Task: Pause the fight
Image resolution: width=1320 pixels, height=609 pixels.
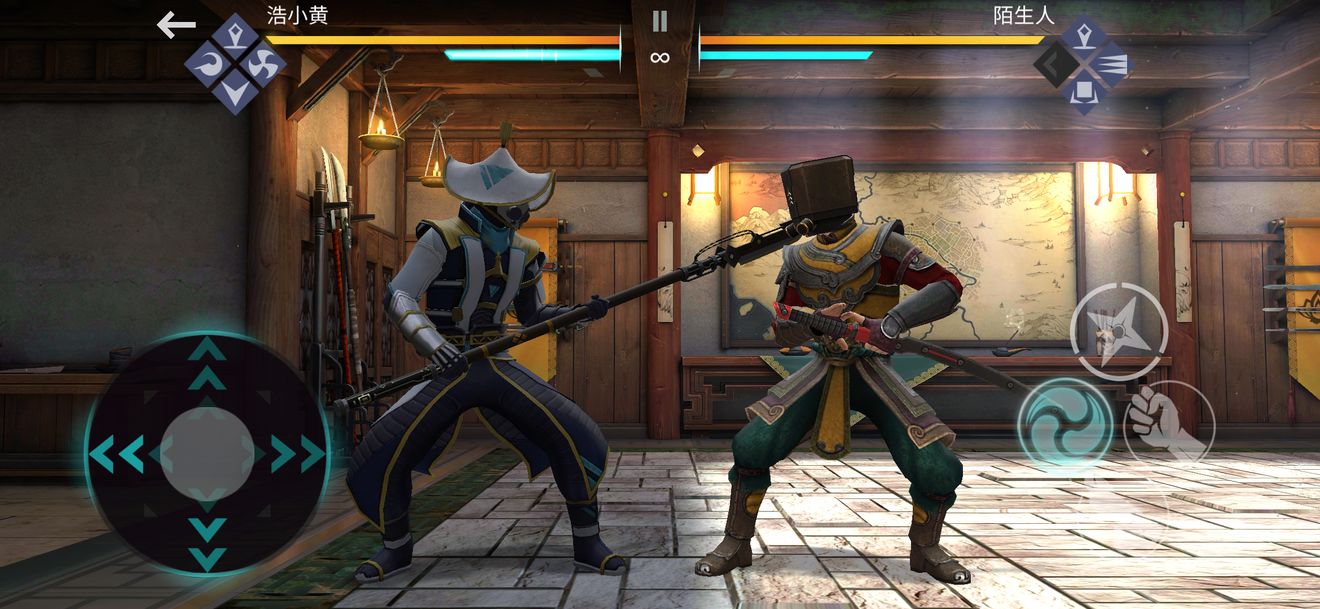Action: (x=659, y=21)
